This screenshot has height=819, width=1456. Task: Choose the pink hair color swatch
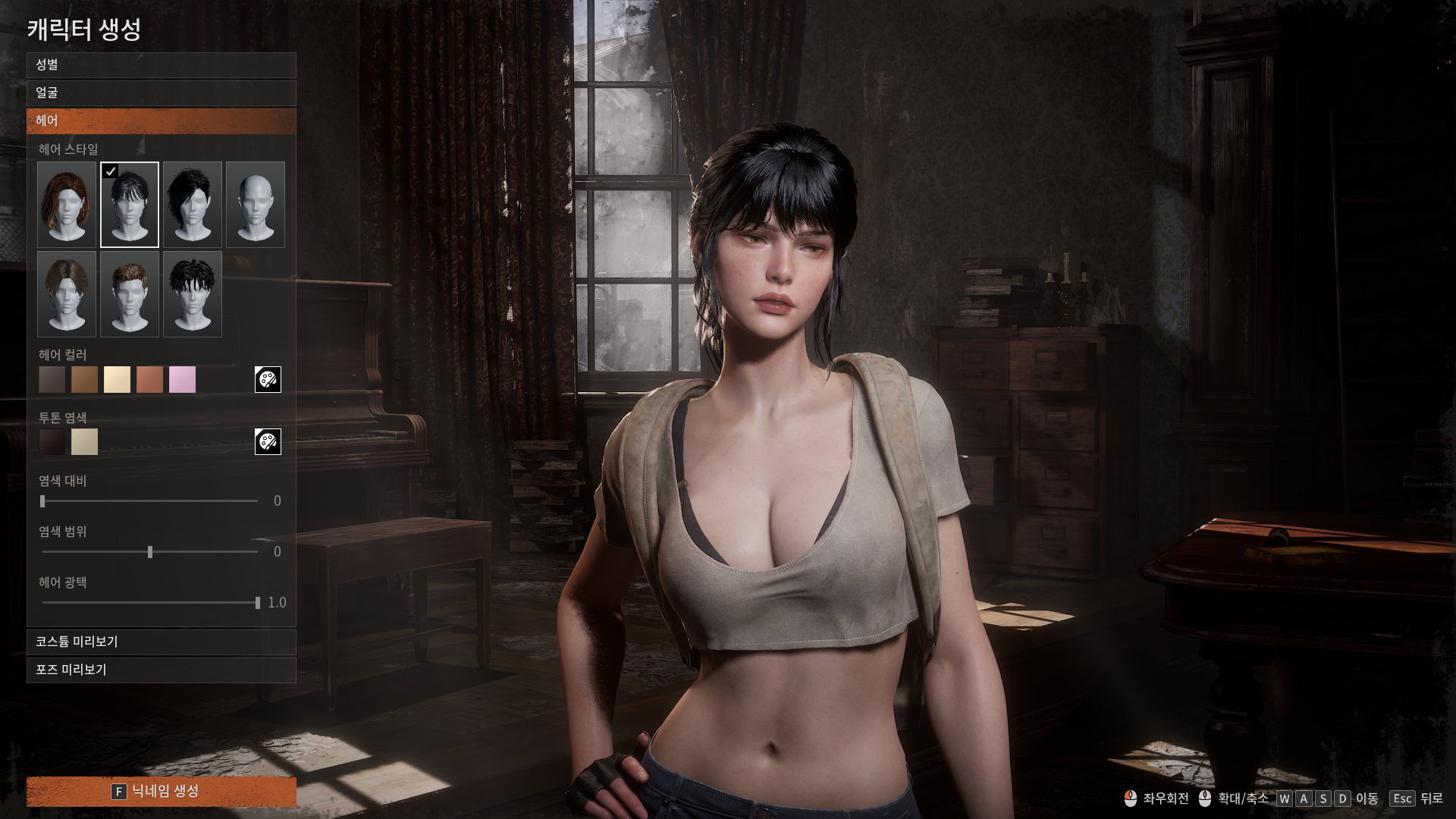click(183, 380)
